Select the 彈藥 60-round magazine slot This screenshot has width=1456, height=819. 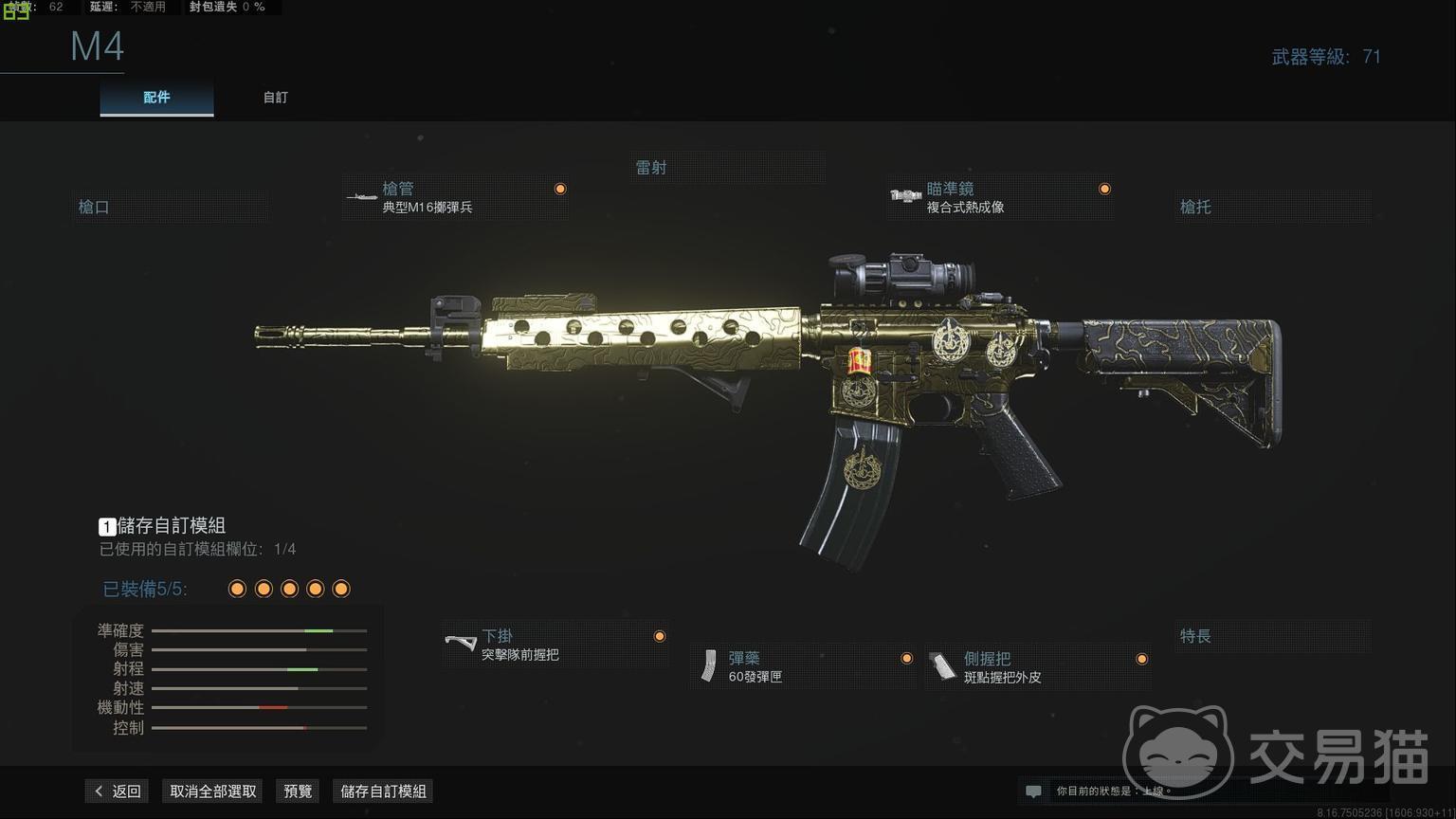point(802,666)
